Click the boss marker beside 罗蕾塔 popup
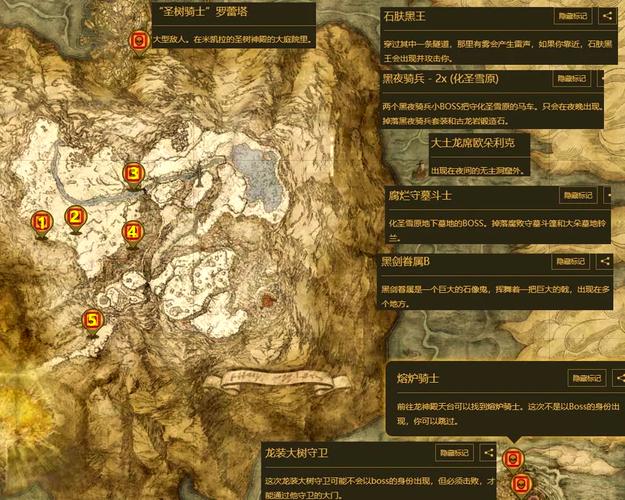Image resolution: width=625 pixels, height=500 pixels. pos(138,41)
